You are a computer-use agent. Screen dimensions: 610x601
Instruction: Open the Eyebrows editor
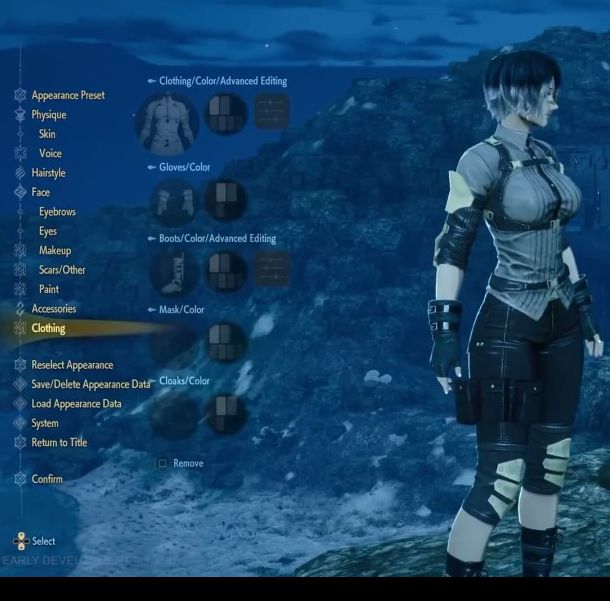pyautogui.click(x=56, y=212)
